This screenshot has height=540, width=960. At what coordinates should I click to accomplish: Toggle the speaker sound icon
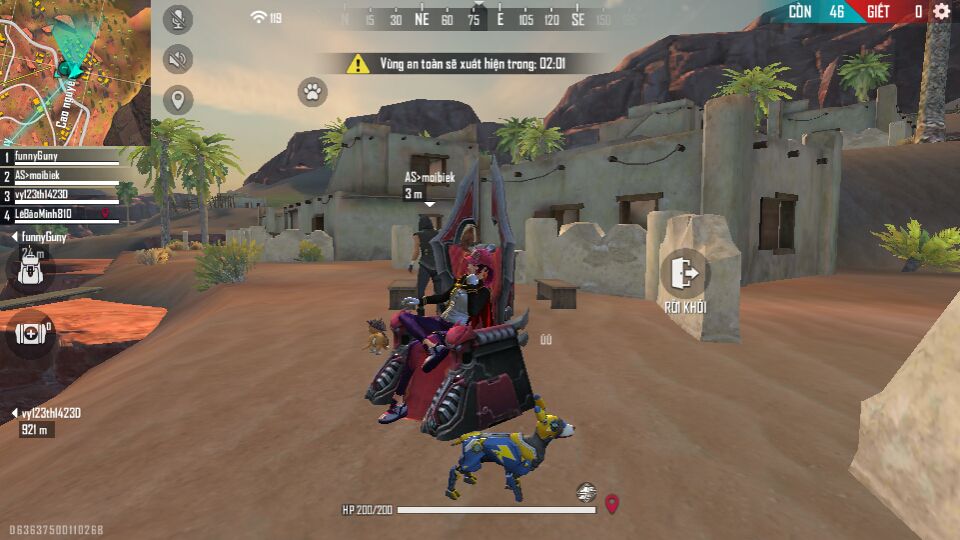coord(178,60)
